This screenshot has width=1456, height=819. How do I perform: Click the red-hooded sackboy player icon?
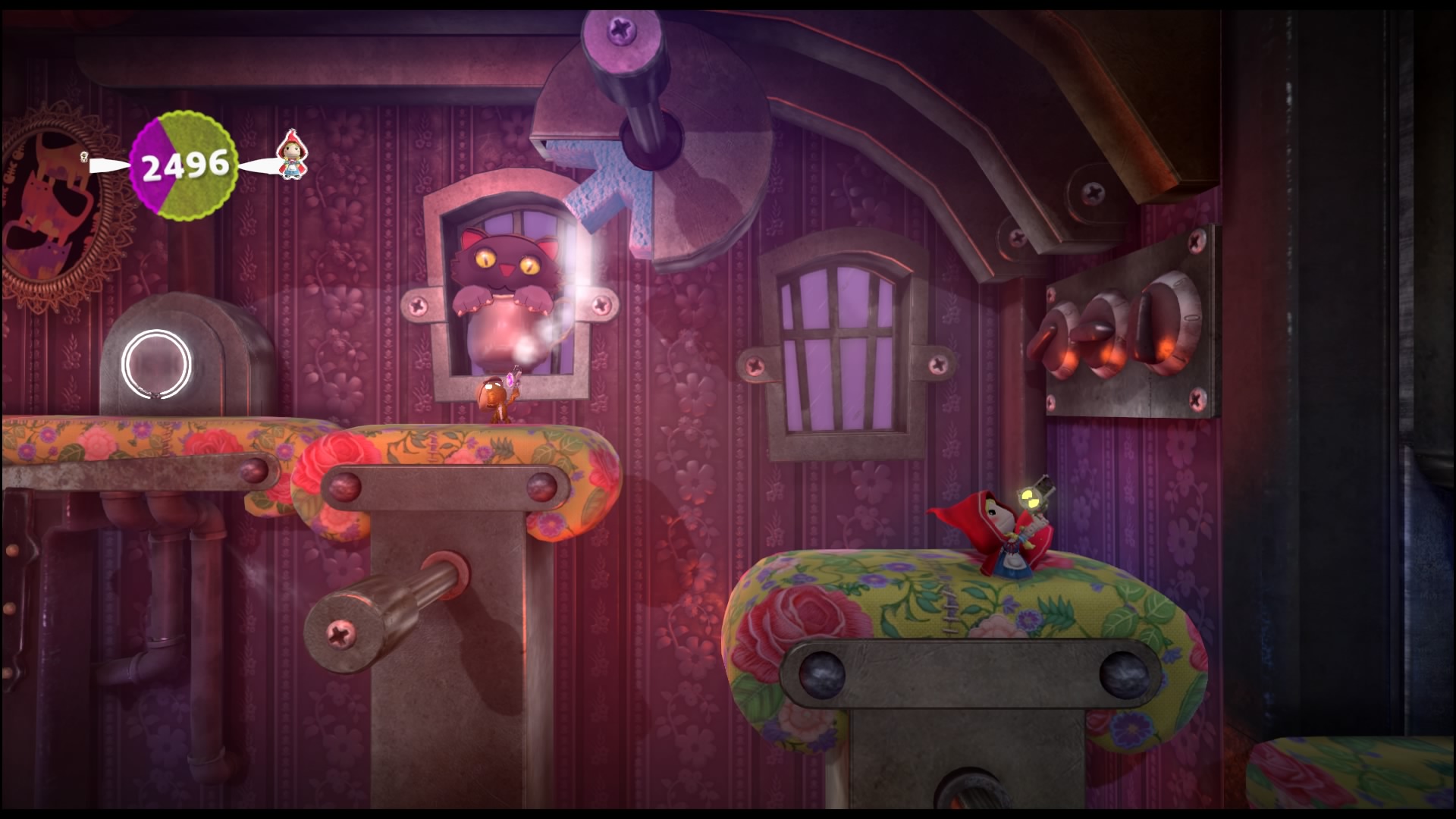point(289,157)
